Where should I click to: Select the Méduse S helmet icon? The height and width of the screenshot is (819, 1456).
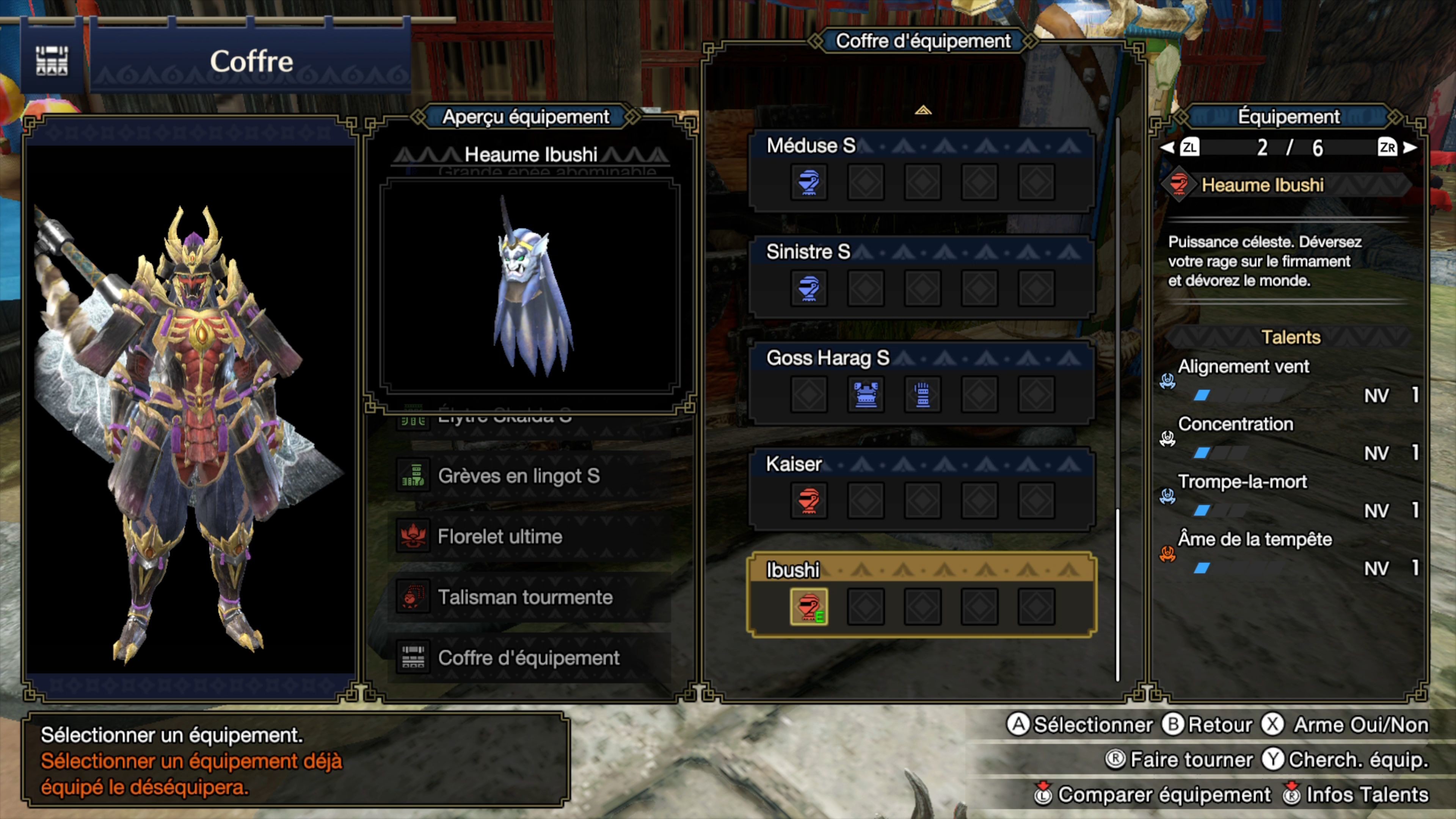[808, 182]
